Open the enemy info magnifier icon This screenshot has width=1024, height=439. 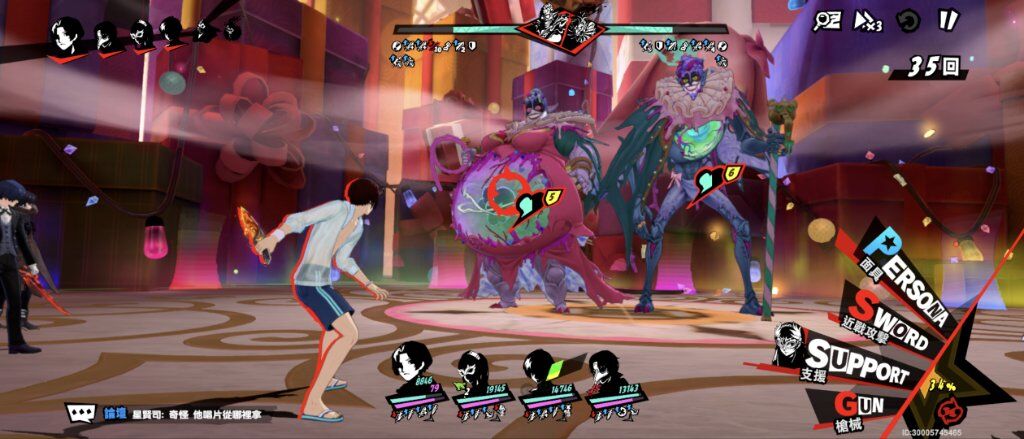pyautogui.click(x=827, y=20)
